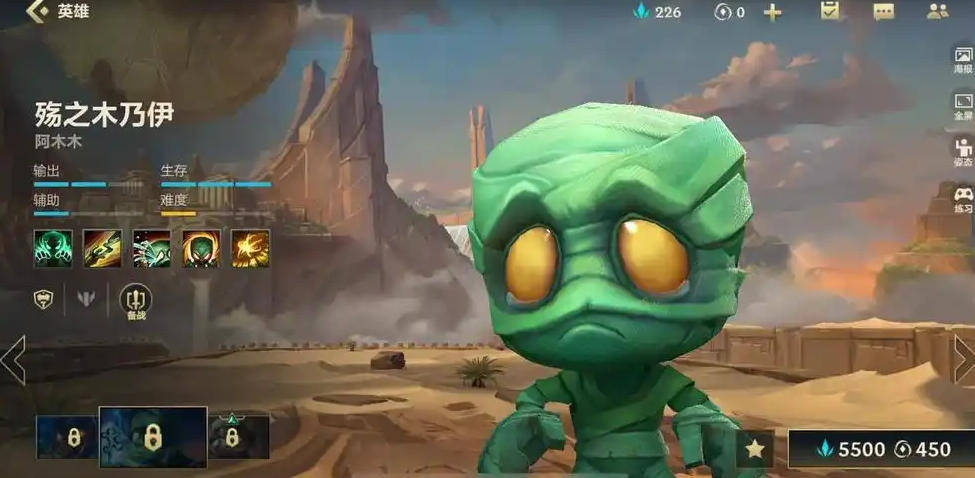The image size is (975, 478).
Task: Open the chat speech bubble icon
Action: pos(883,12)
